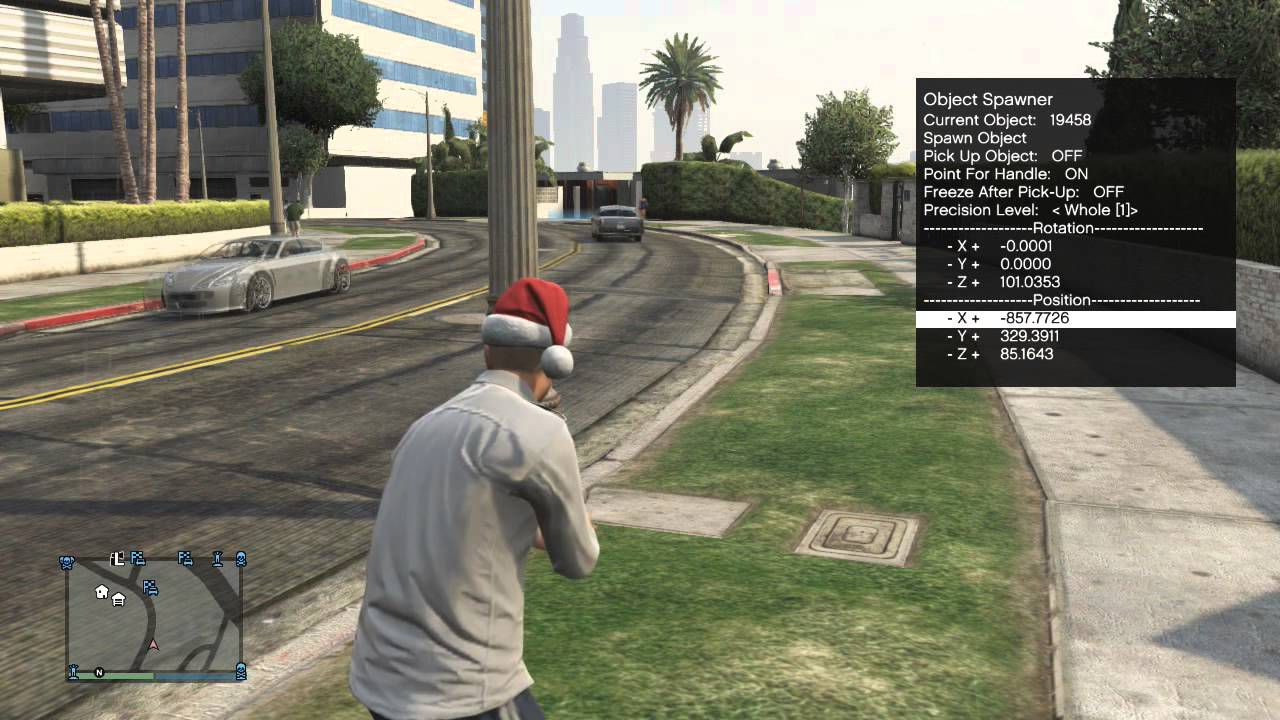Click the North indicator below the minimap
Screen dimensions: 1280x720
click(x=99, y=672)
